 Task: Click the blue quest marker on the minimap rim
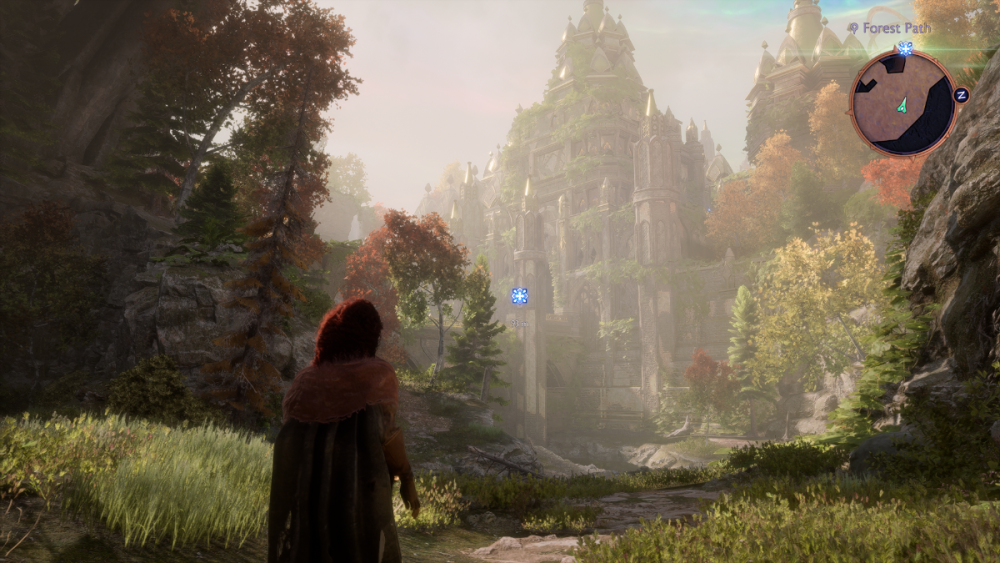(x=905, y=48)
